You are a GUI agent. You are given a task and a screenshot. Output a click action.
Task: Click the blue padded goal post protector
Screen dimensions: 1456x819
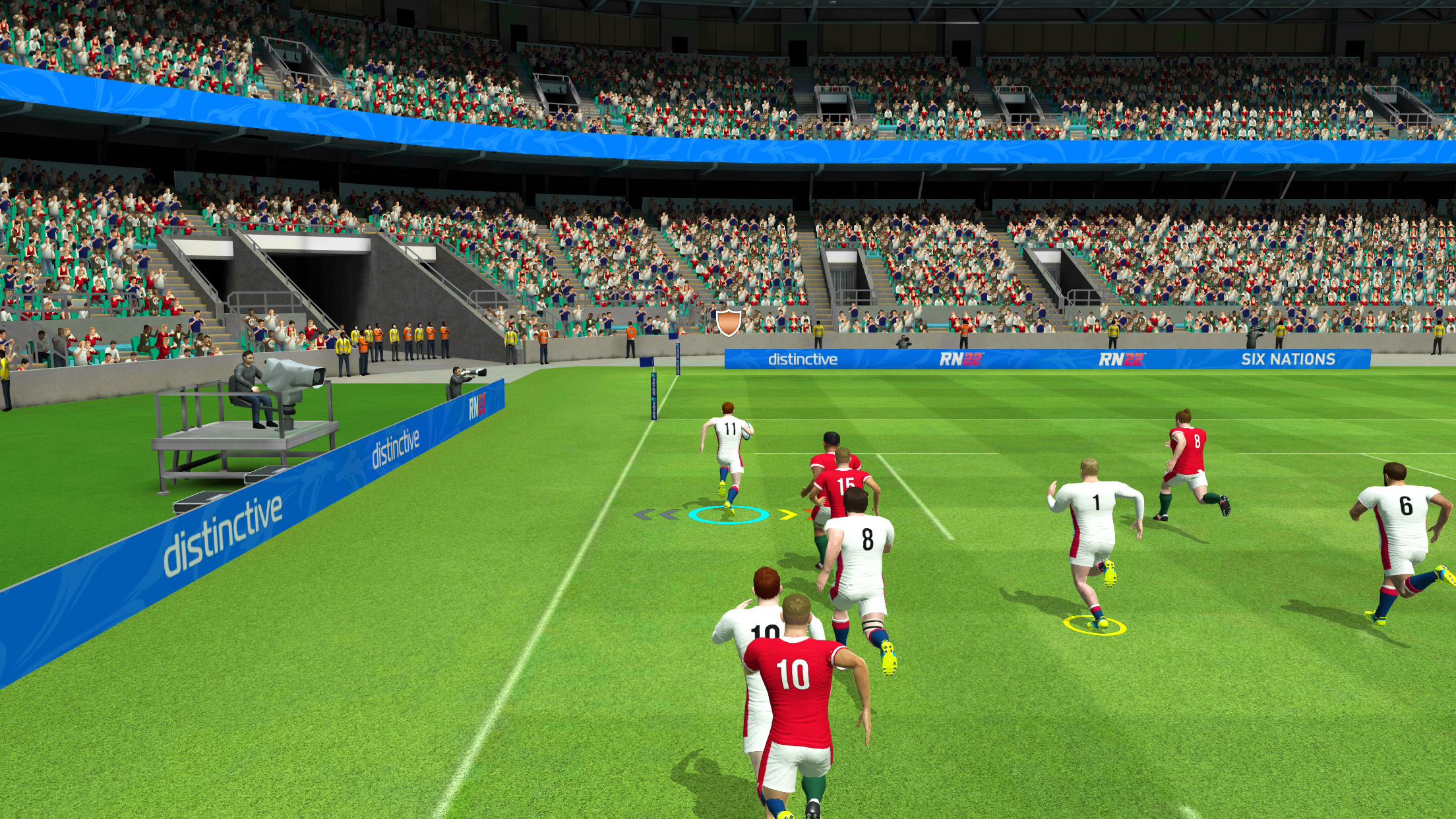tap(654, 396)
